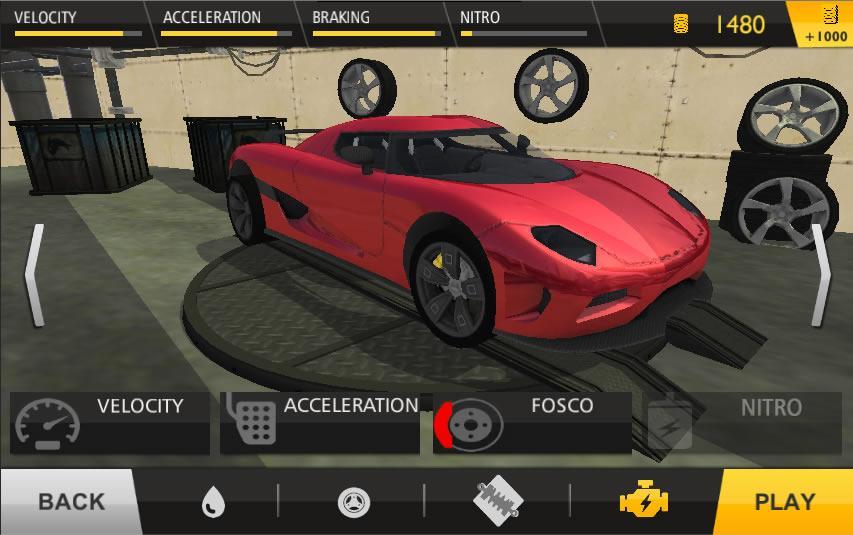Screen dimensions: 853x535
Task: Go back with the BACK button
Action: [68, 501]
